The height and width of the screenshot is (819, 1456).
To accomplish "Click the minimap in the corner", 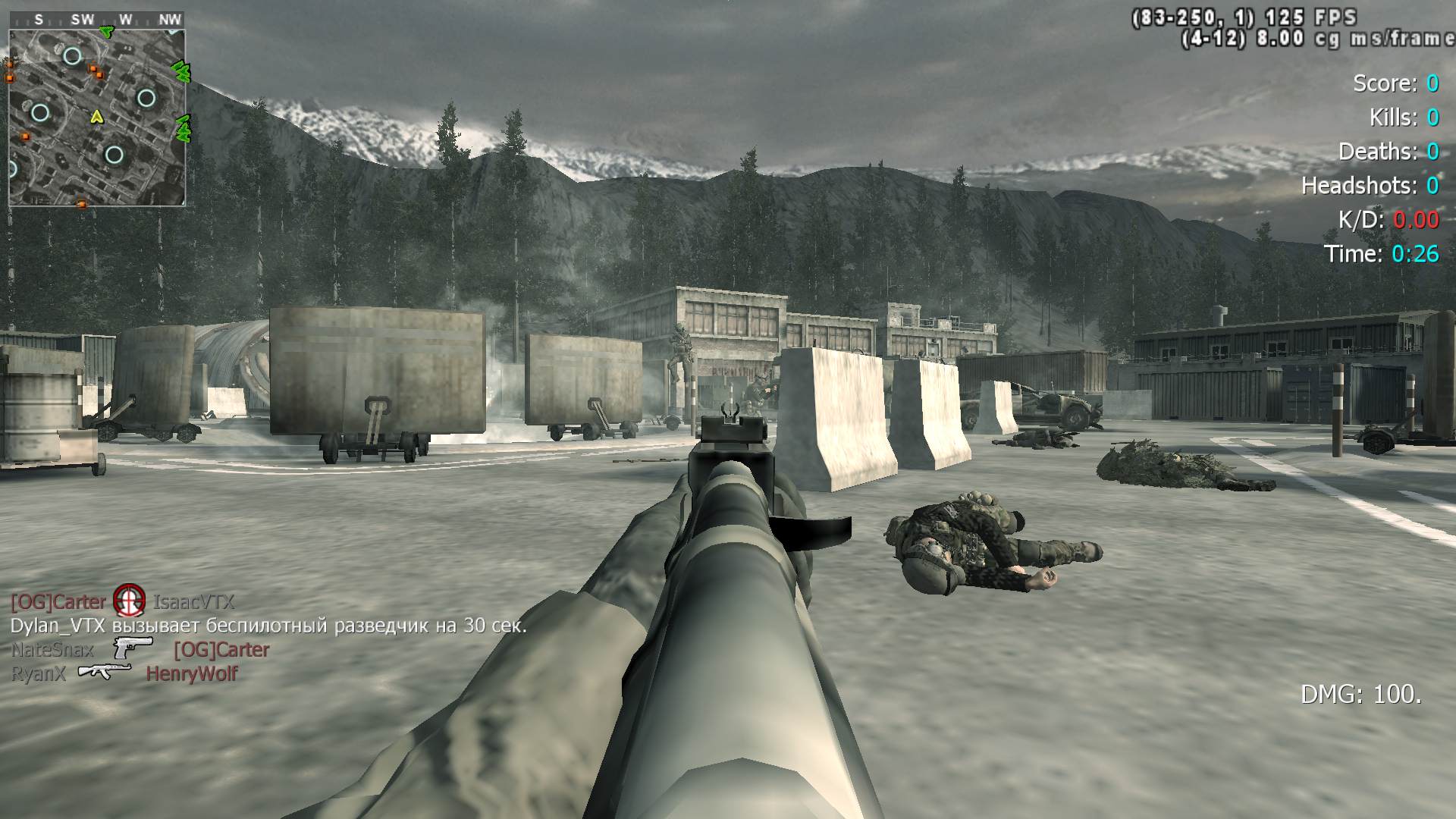I will [97, 118].
